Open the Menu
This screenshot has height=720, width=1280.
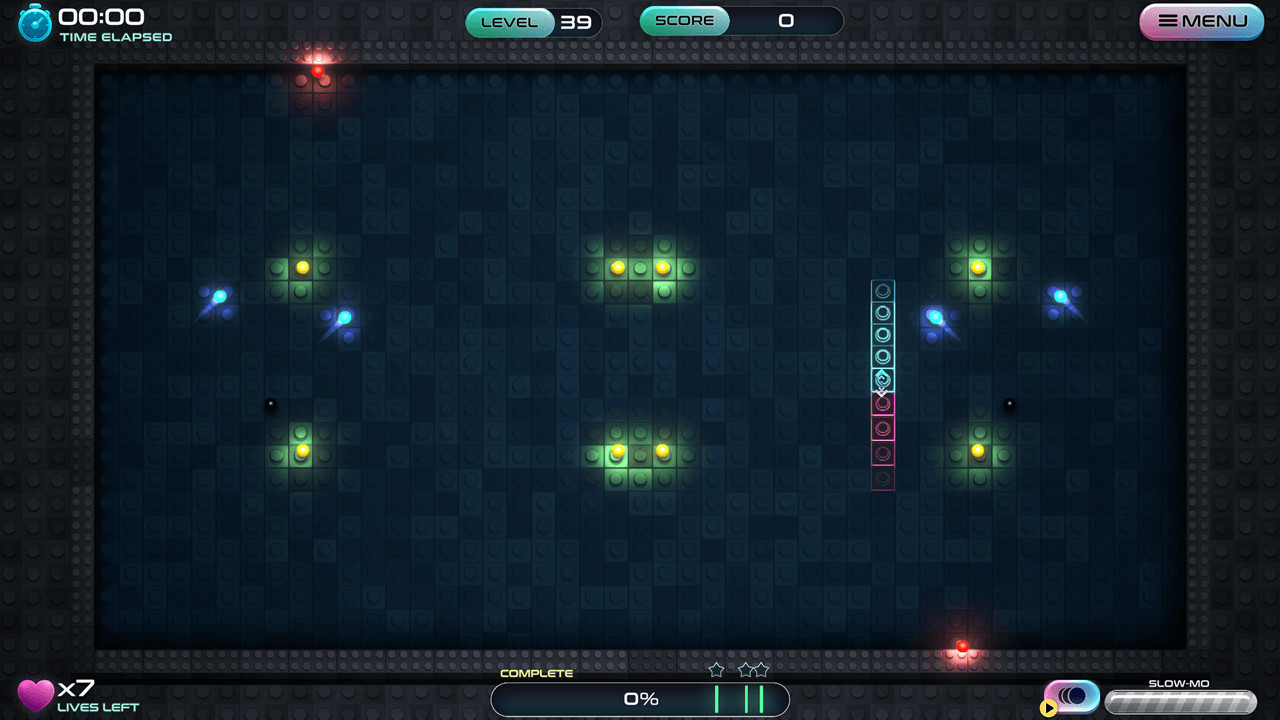click(1200, 21)
